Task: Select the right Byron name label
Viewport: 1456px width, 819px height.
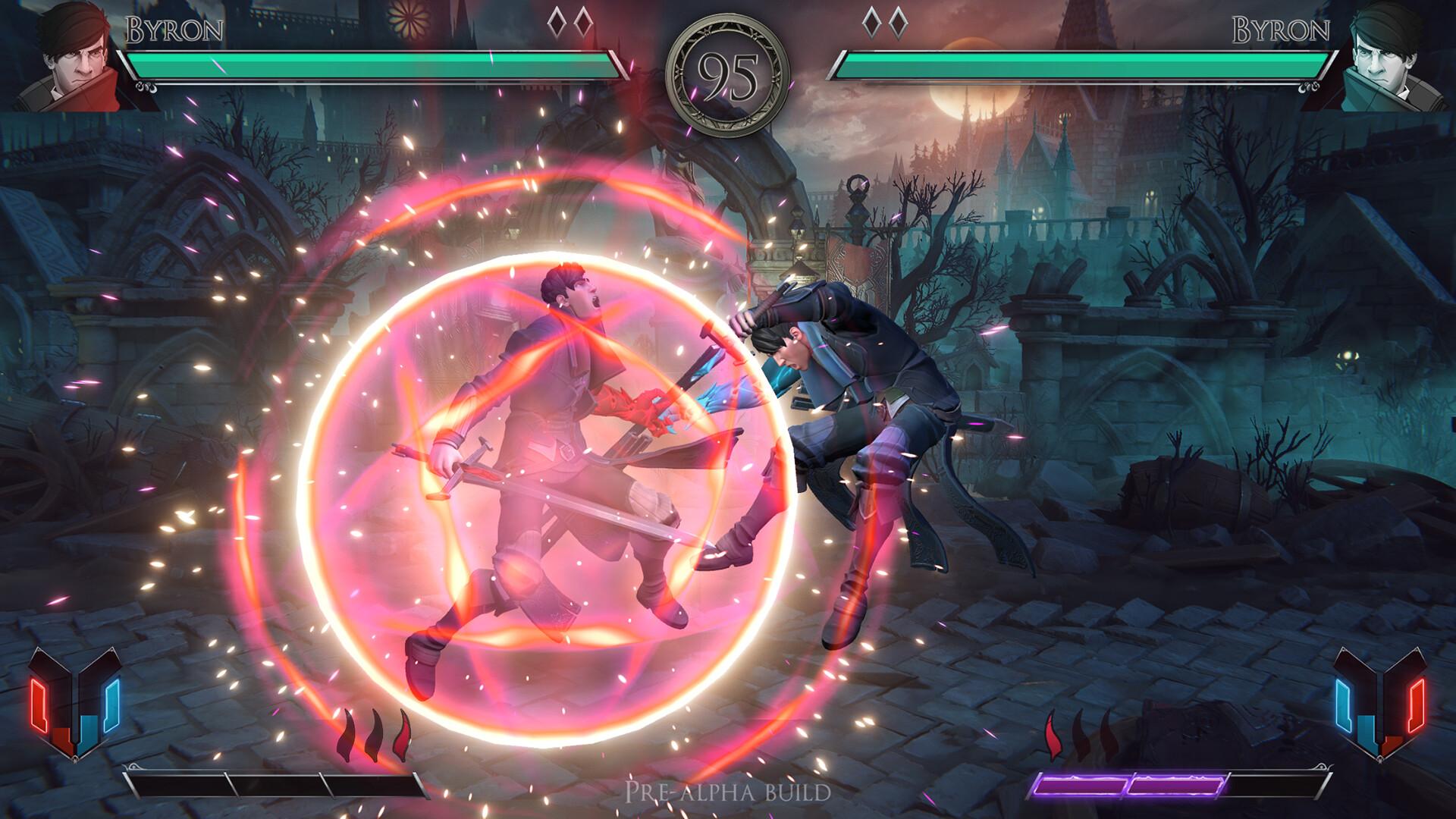Action: pyautogui.click(x=1282, y=30)
